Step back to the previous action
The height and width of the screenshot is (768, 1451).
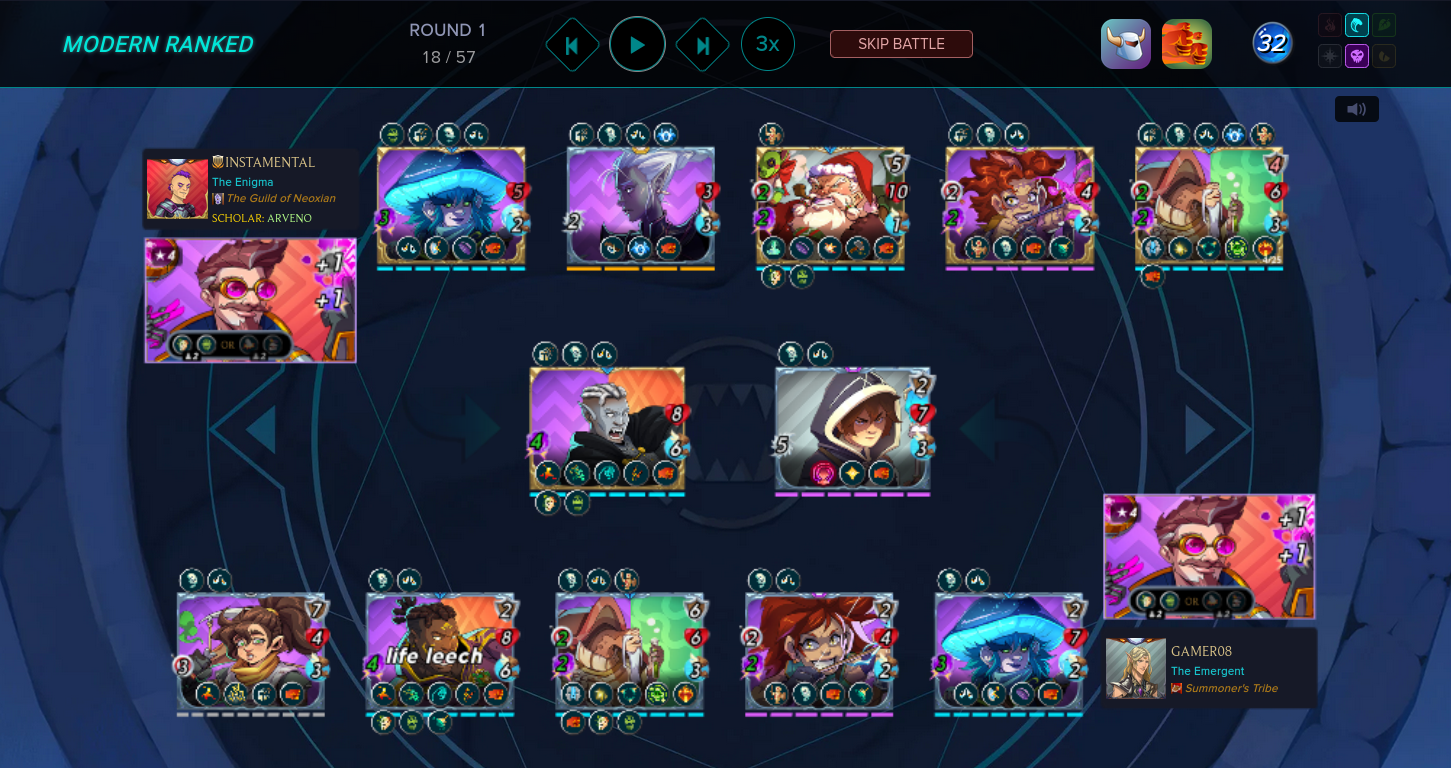572,45
